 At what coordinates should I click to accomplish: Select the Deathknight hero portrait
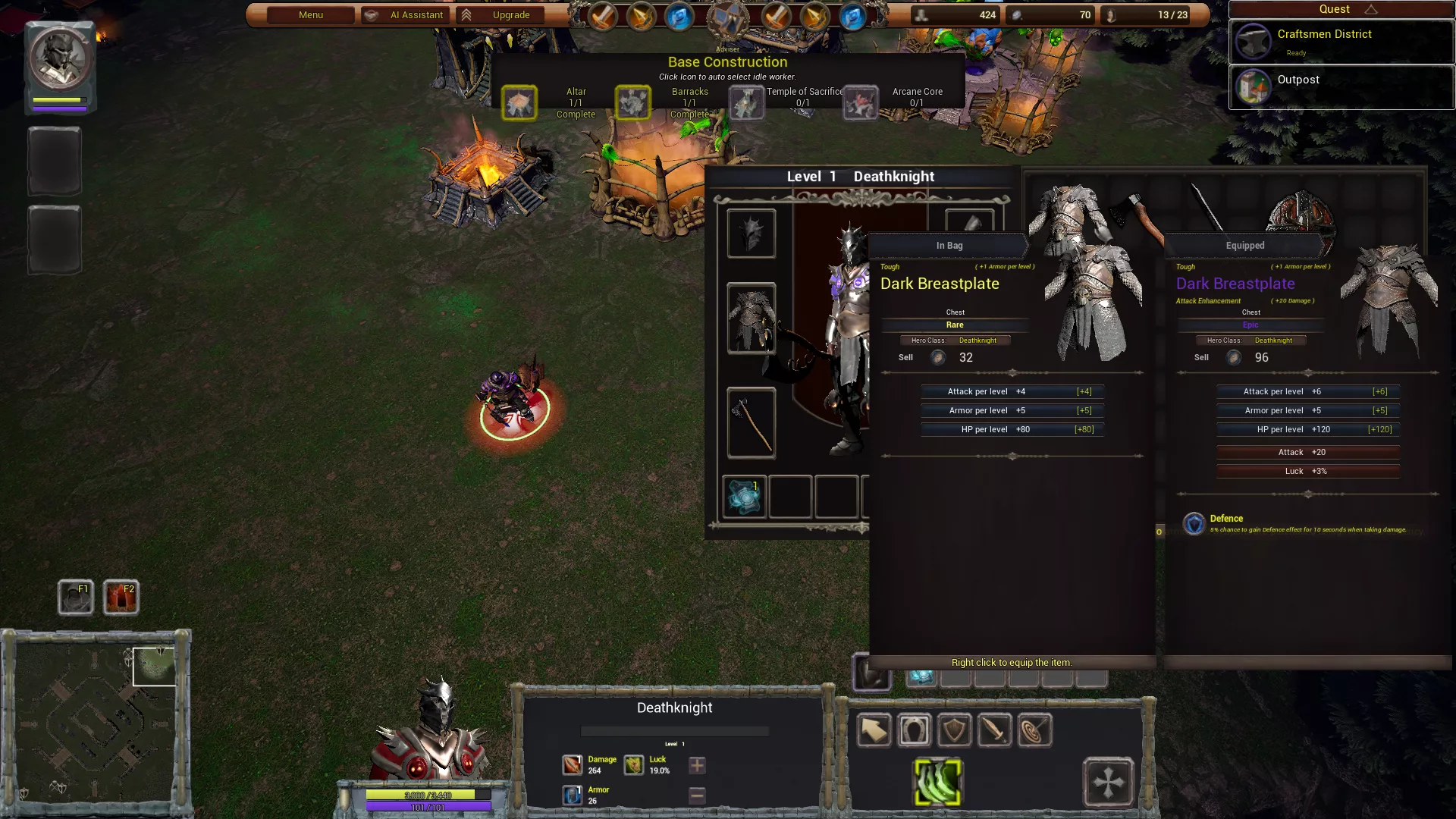60,60
